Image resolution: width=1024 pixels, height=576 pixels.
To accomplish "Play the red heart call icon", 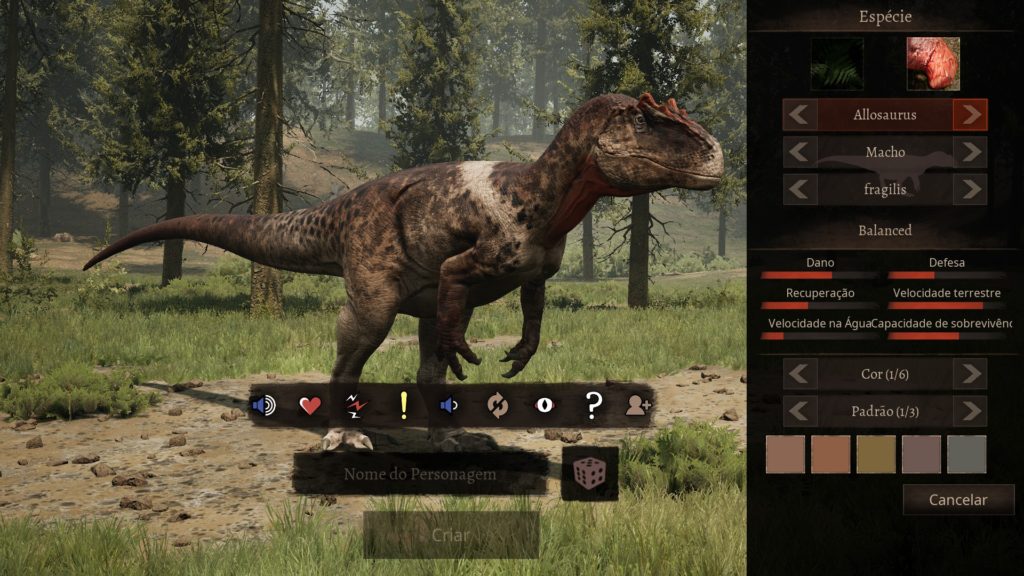I will click(x=310, y=405).
